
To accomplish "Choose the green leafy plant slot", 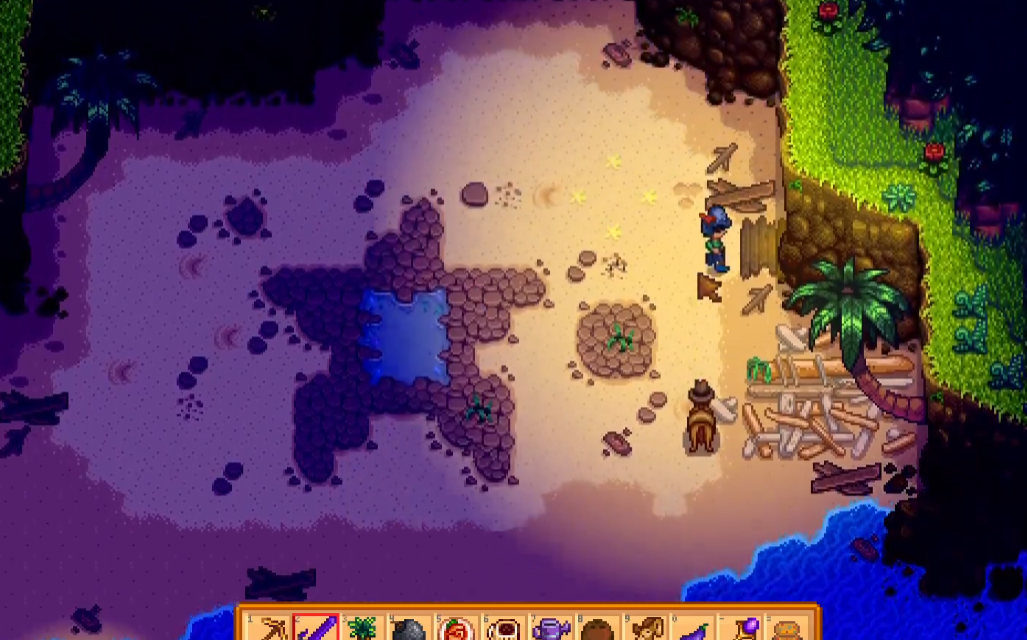I will [362, 629].
